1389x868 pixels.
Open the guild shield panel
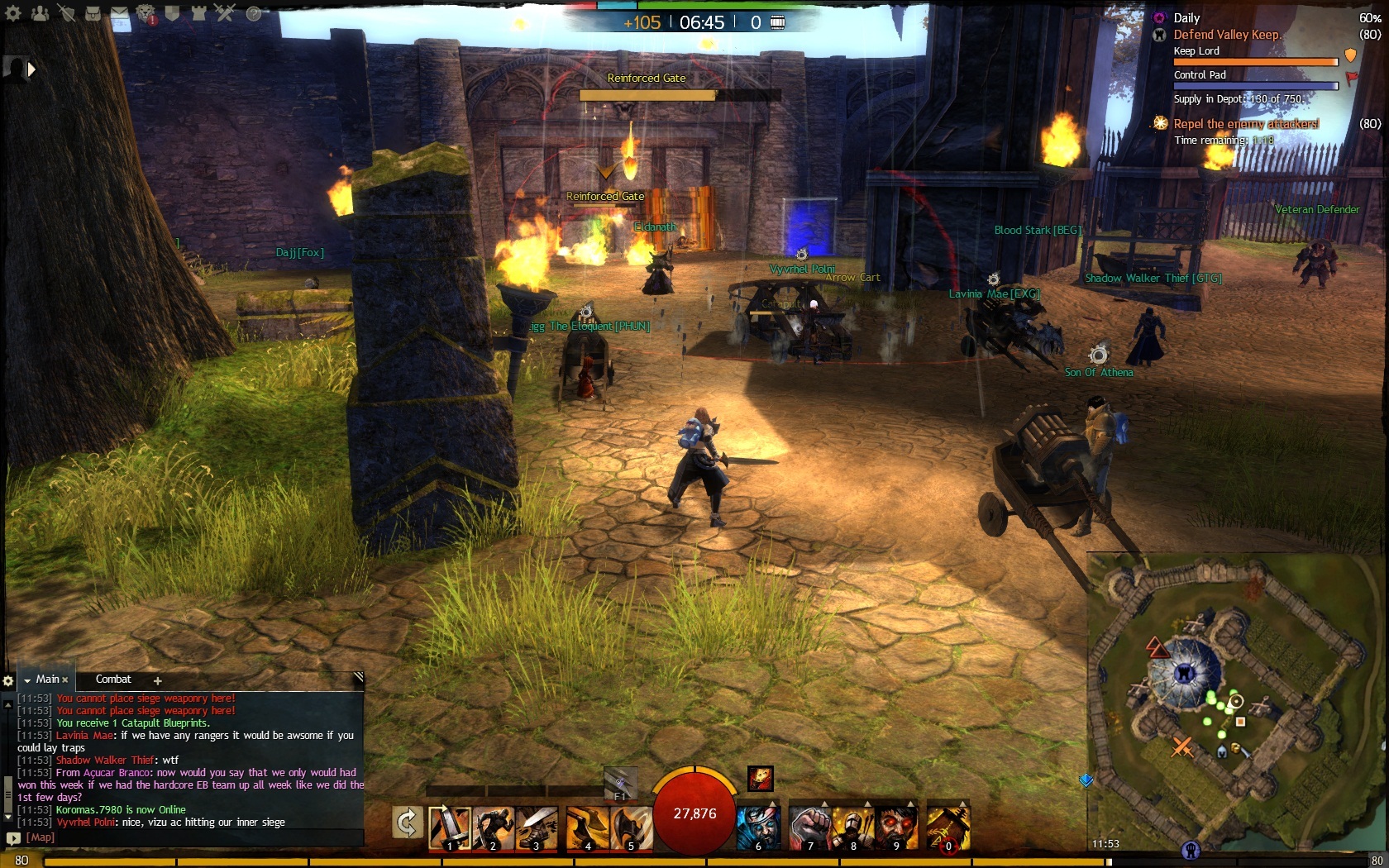click(172, 13)
